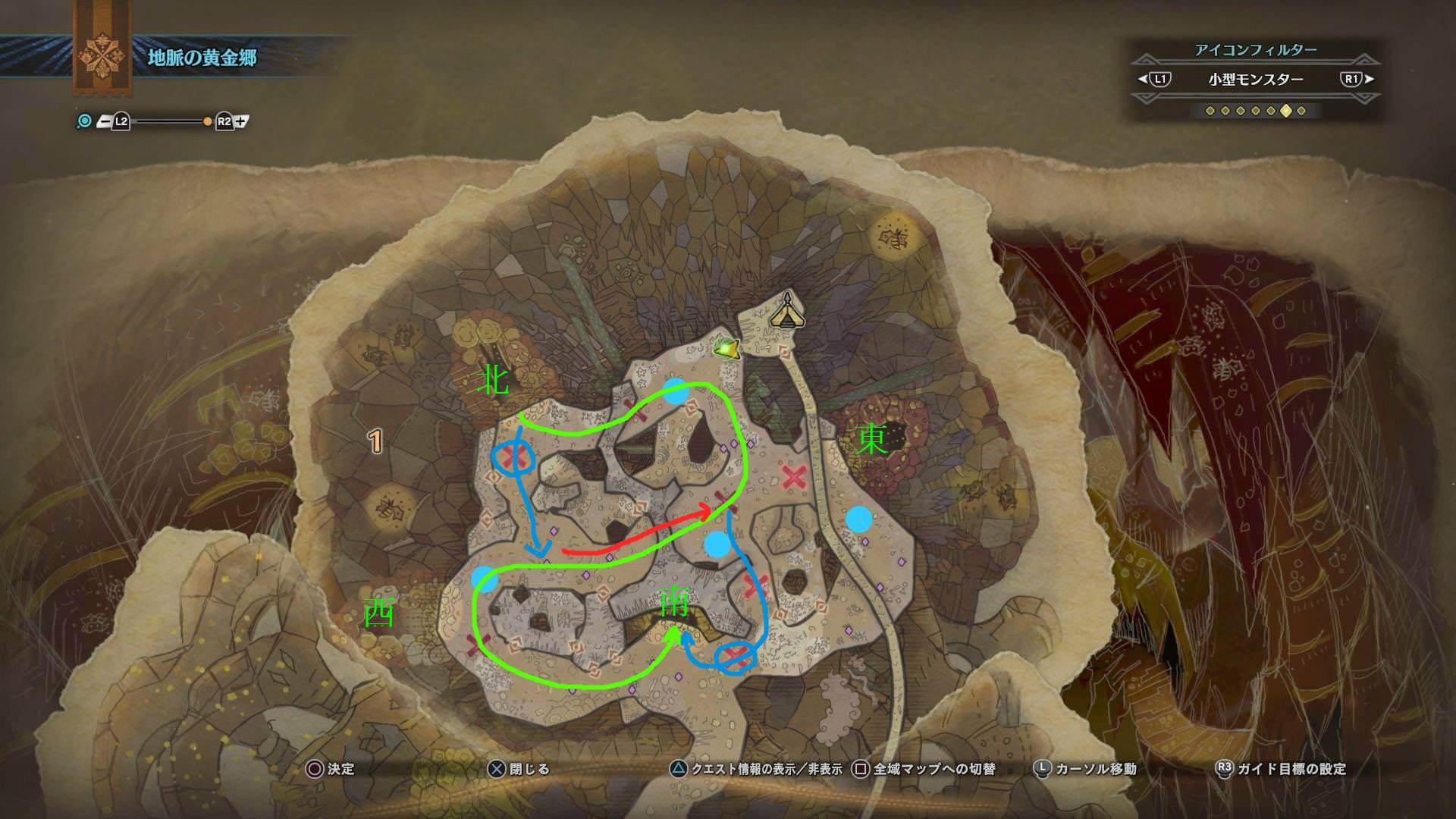Select the camp tent marker on the map
Viewport: 1456px width, 819px height.
click(787, 311)
